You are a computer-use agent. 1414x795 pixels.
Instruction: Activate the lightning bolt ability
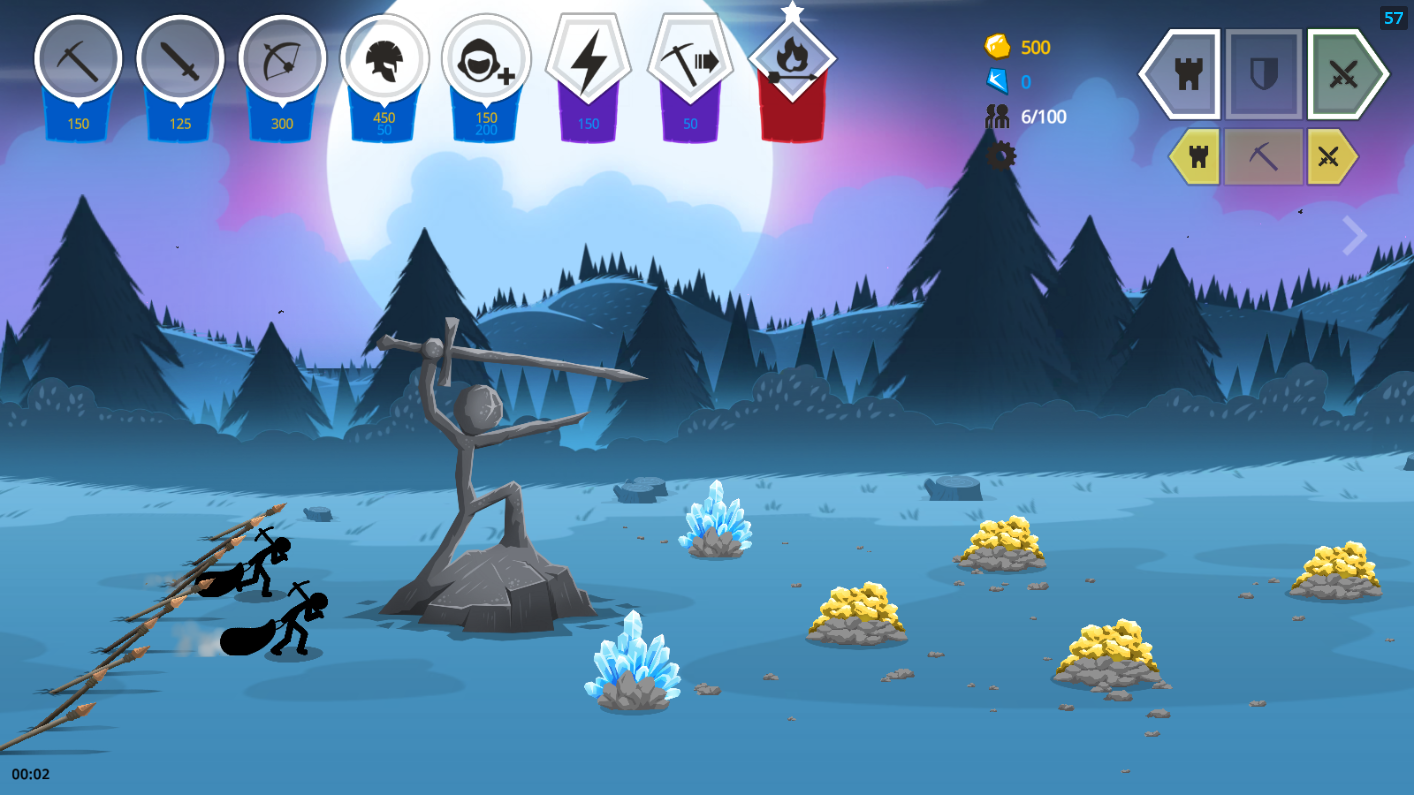[588, 61]
